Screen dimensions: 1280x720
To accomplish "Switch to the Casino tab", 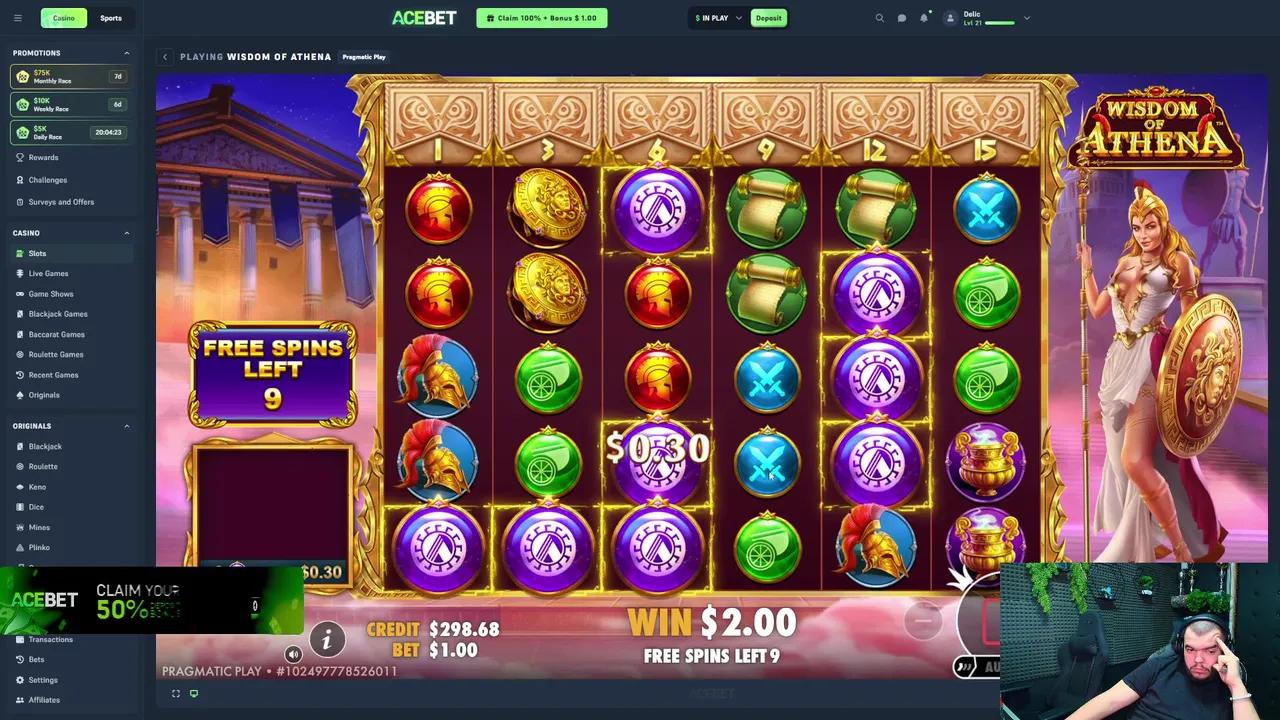I will coord(63,17).
